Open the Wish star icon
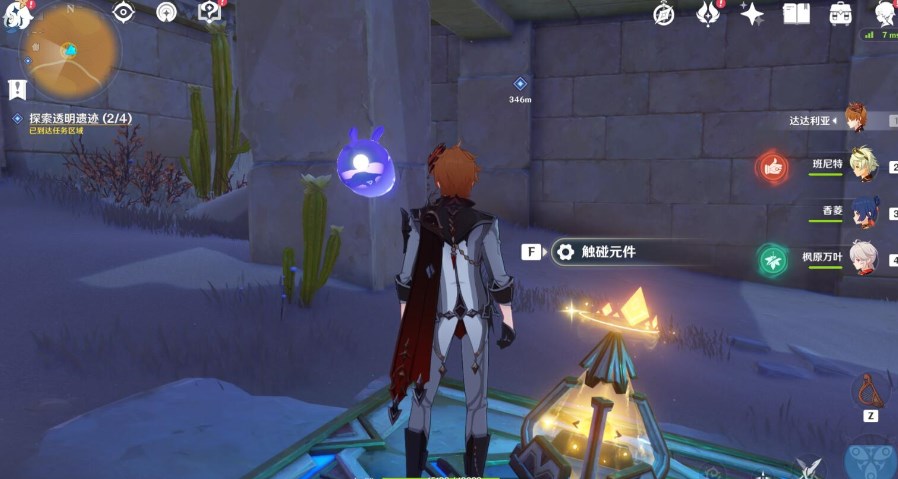Viewport: 898px width, 479px height. tap(751, 14)
